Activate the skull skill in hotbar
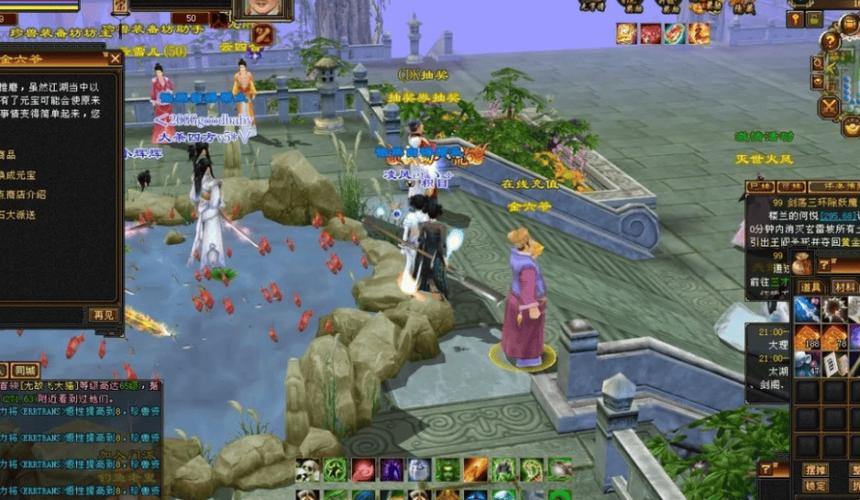Viewport: 860px width, 500px height. click(307, 470)
